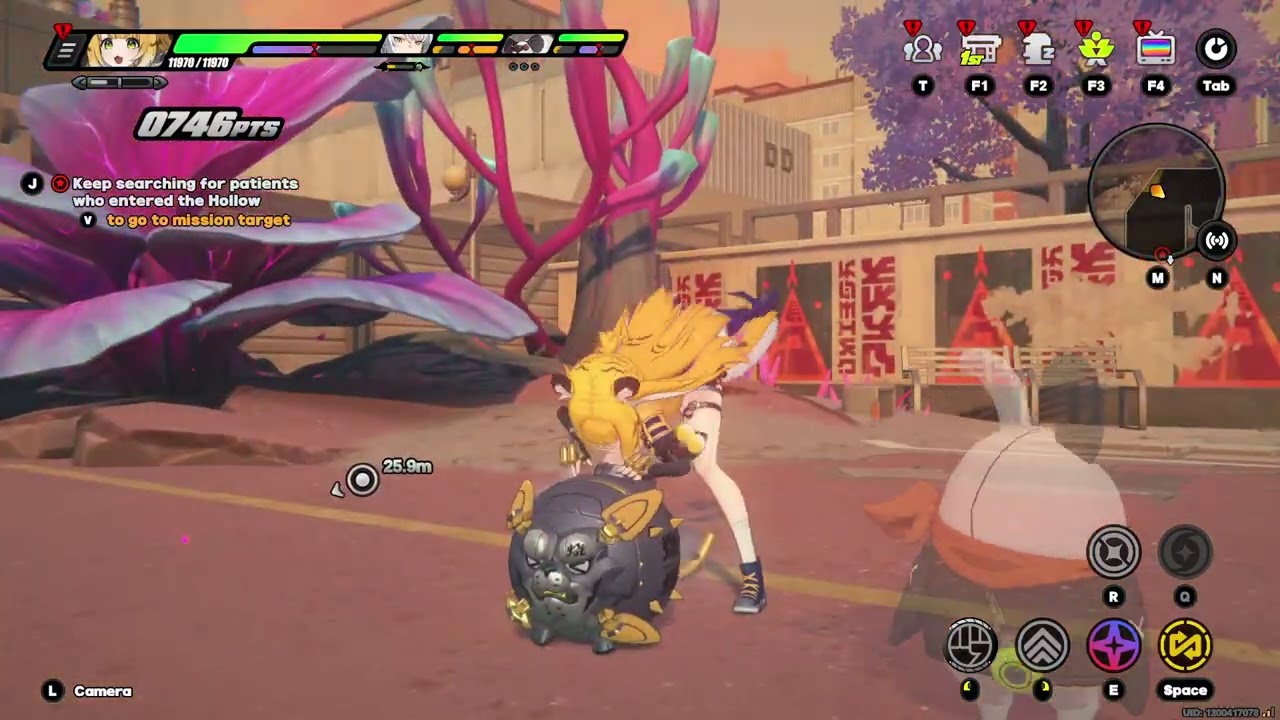Use the dimmed ultimate swirl icon

pyautogui.click(x=1185, y=551)
